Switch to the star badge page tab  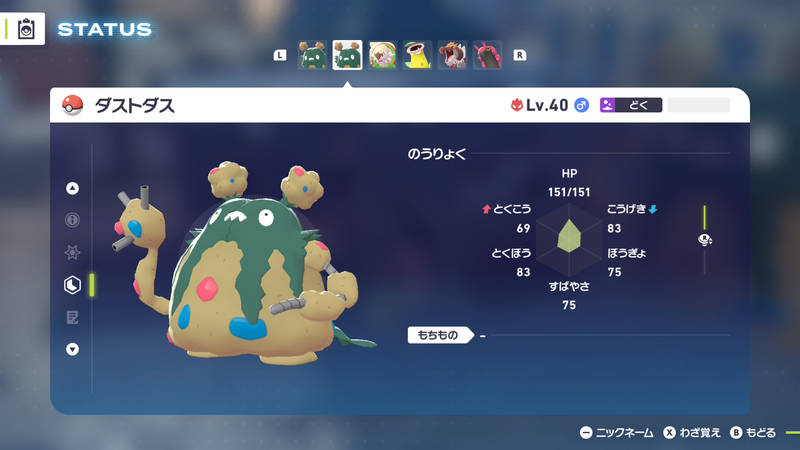72,253
